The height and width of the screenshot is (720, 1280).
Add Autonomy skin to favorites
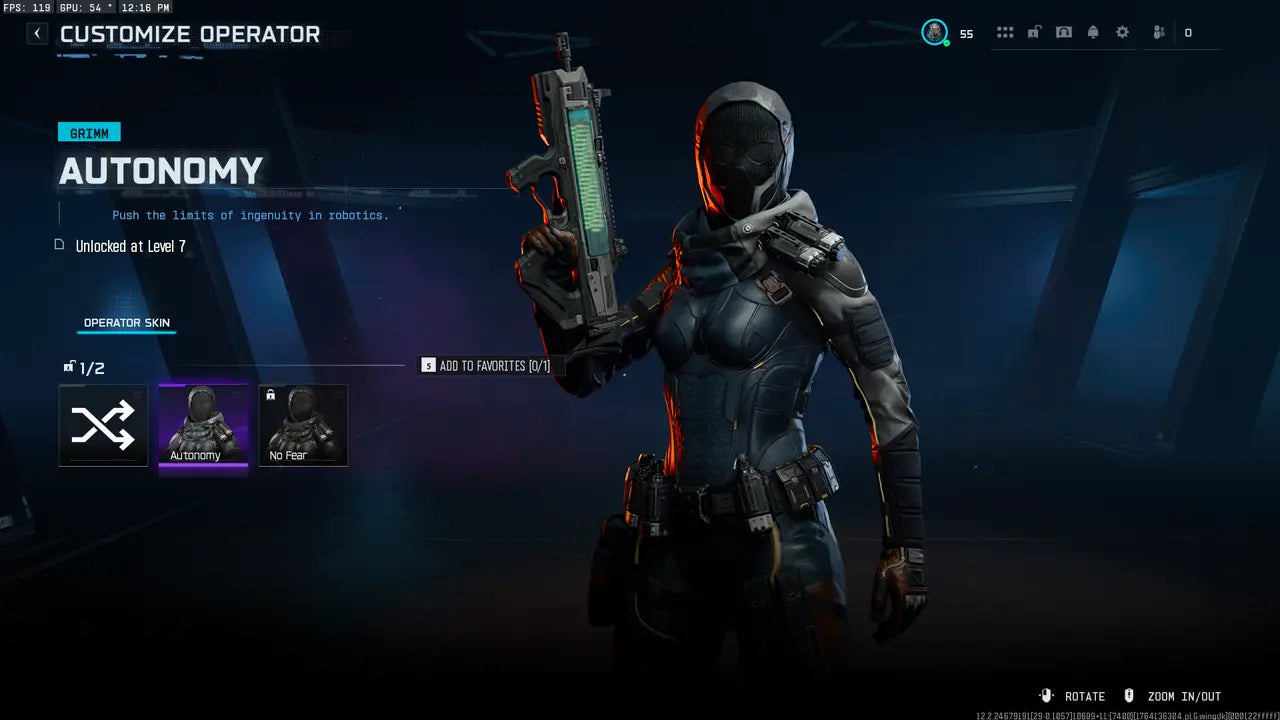490,366
